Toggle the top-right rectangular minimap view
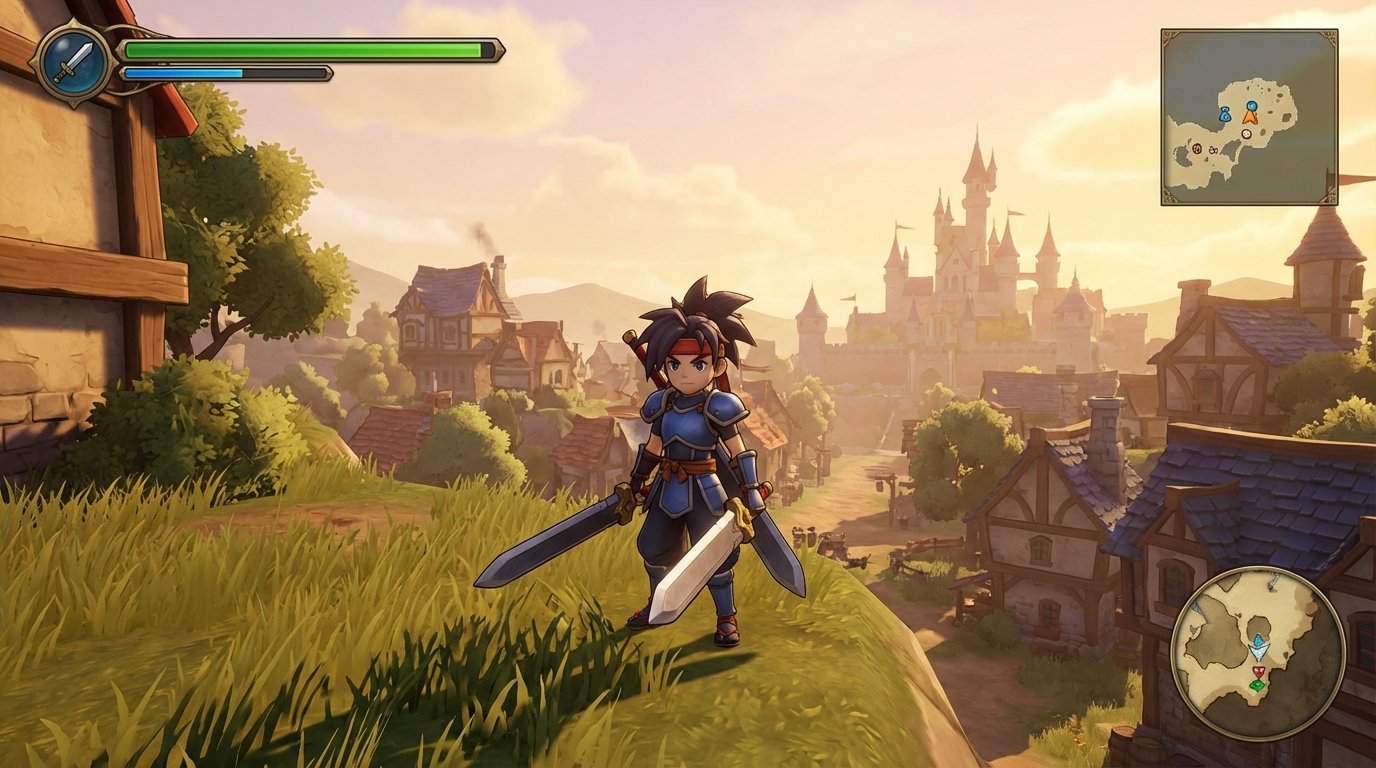 1248,115
